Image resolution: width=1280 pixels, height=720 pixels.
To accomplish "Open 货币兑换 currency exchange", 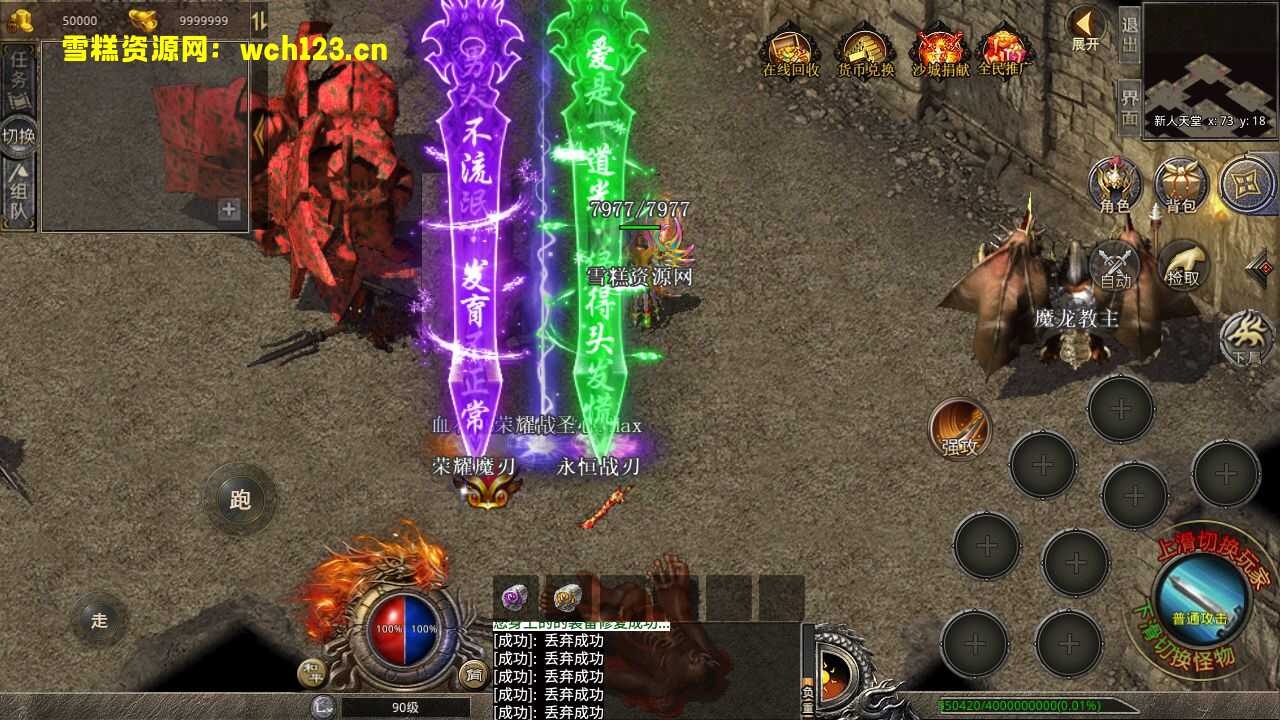I will (x=866, y=52).
